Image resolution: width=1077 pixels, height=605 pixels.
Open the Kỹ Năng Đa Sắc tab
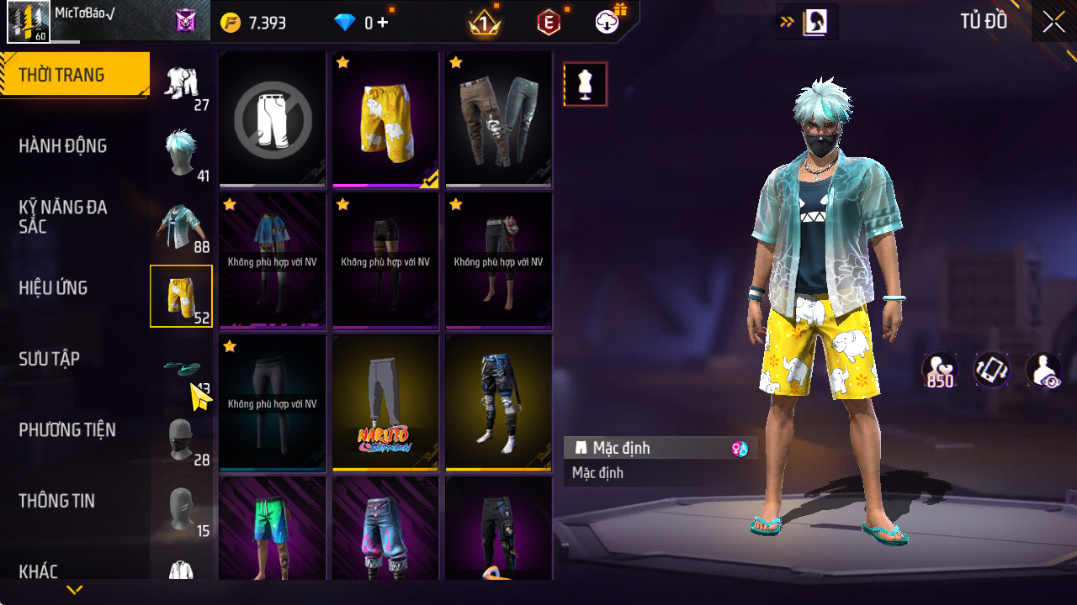(x=62, y=217)
